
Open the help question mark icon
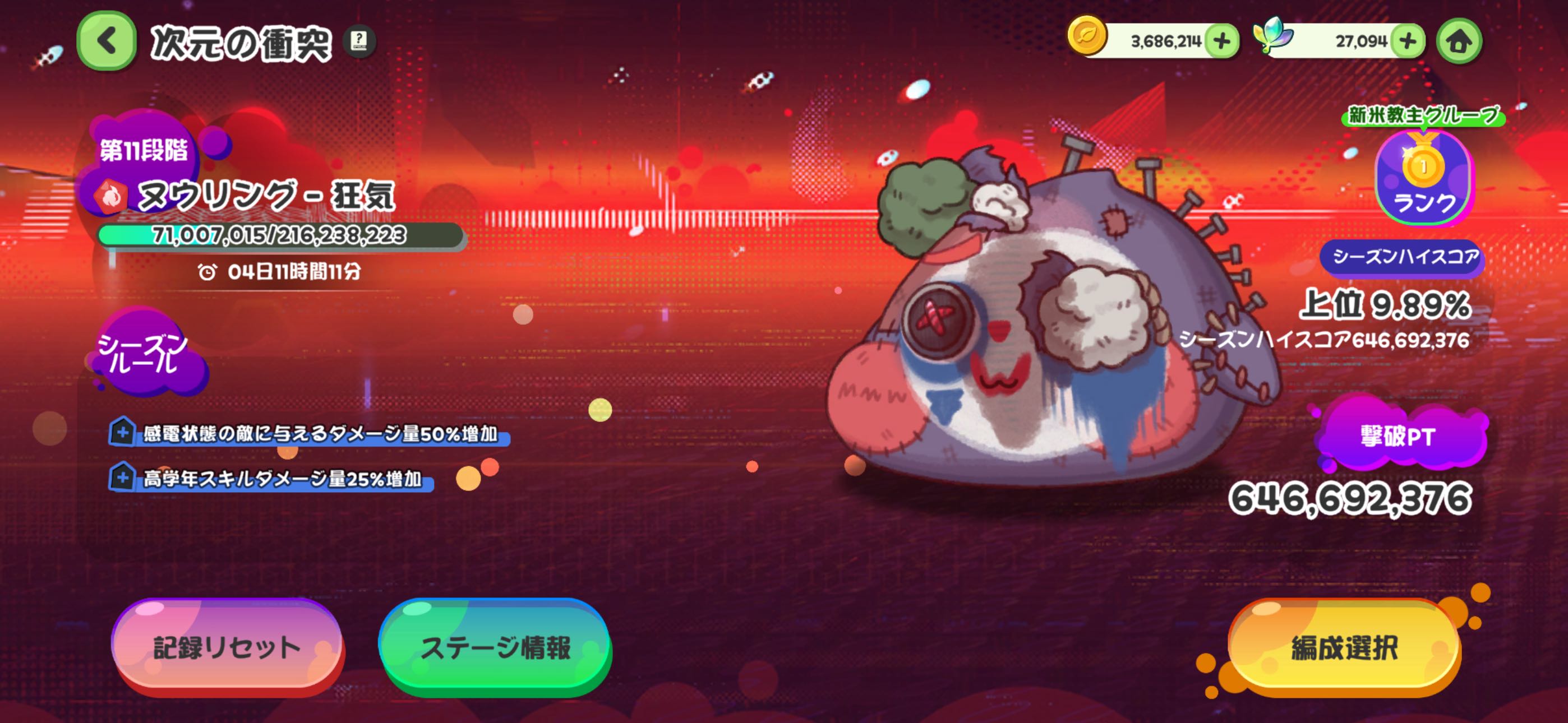point(359,41)
